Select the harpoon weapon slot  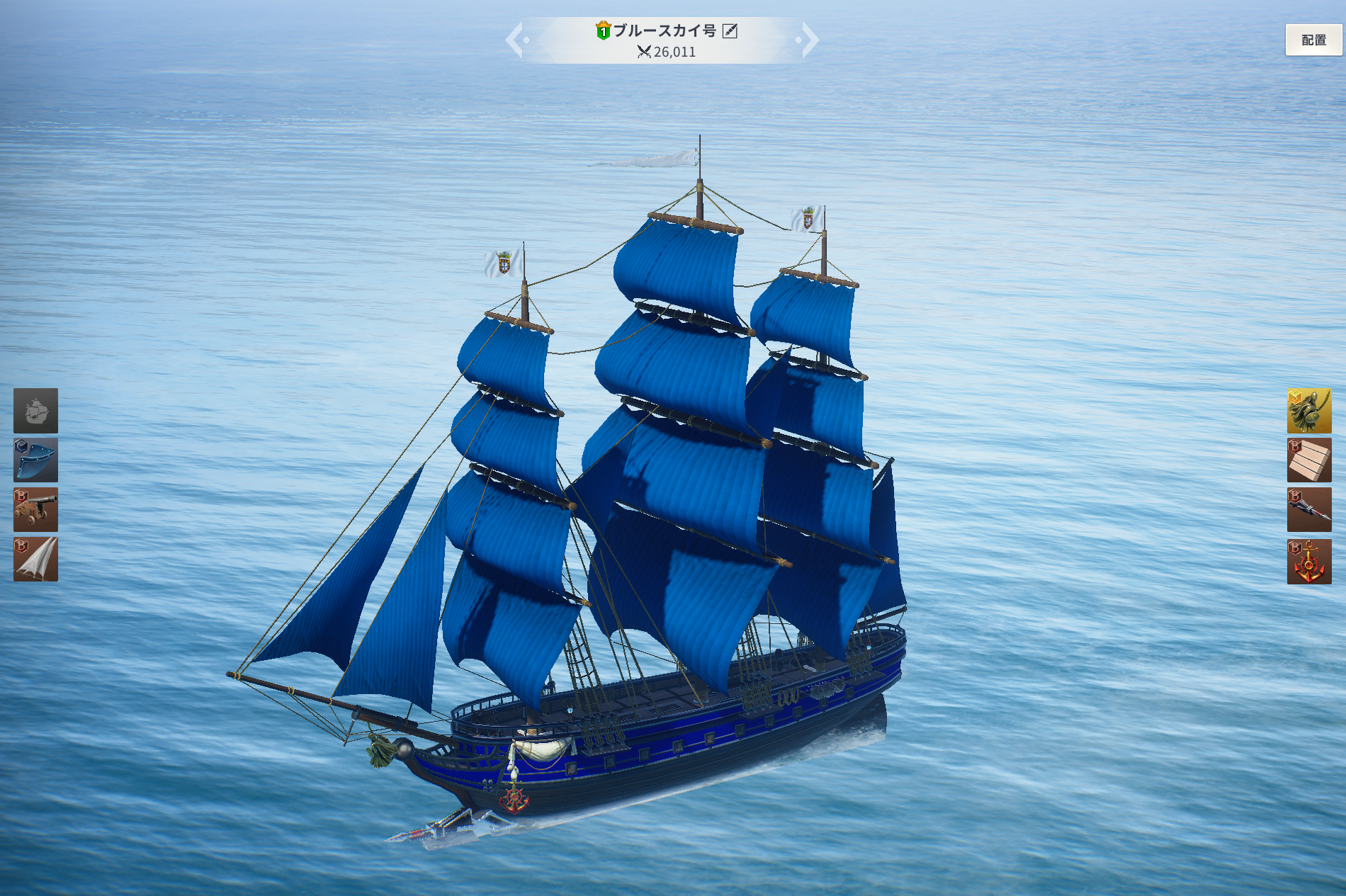1308,510
